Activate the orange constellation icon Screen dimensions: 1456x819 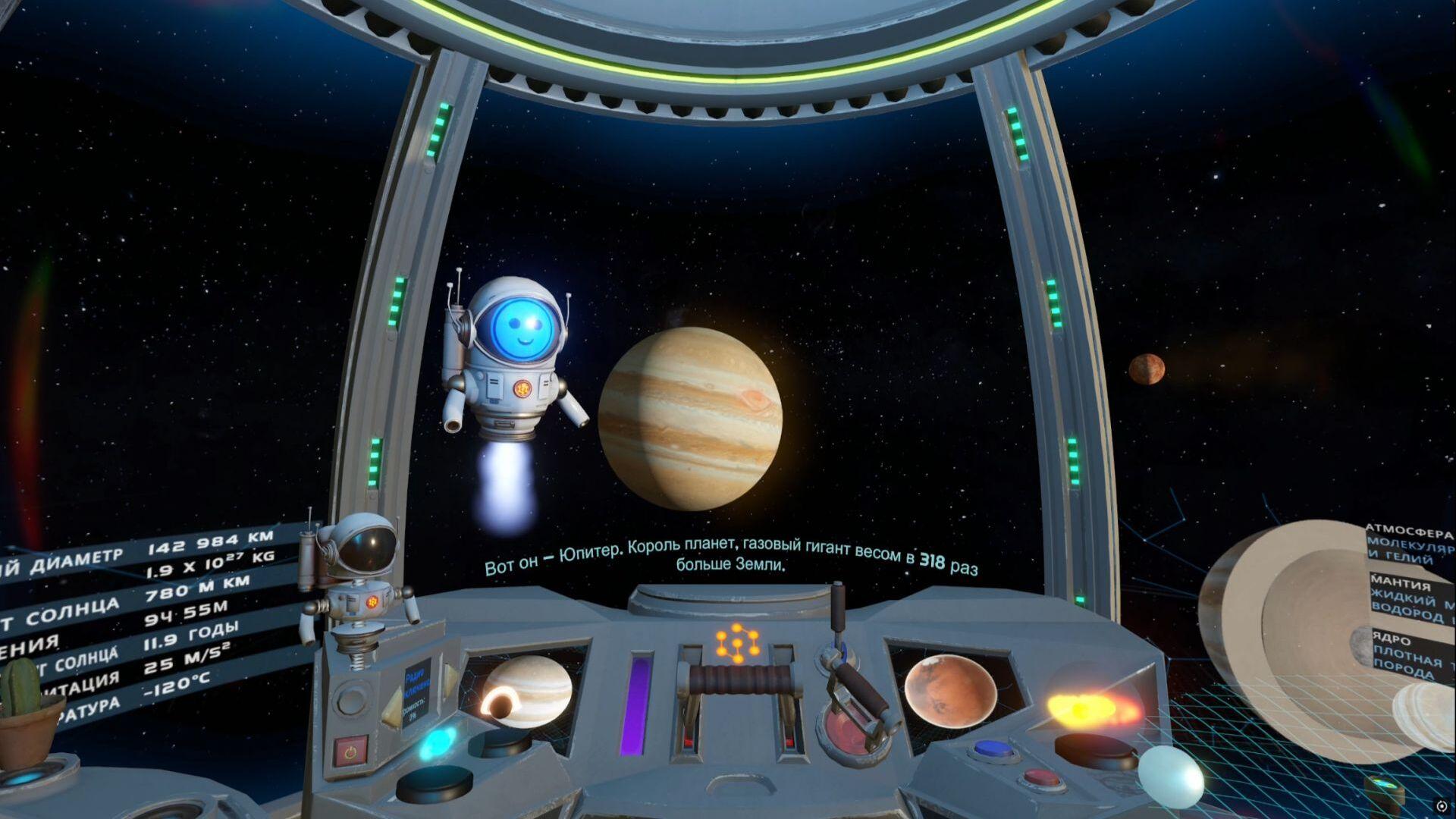pyautogui.click(x=735, y=644)
